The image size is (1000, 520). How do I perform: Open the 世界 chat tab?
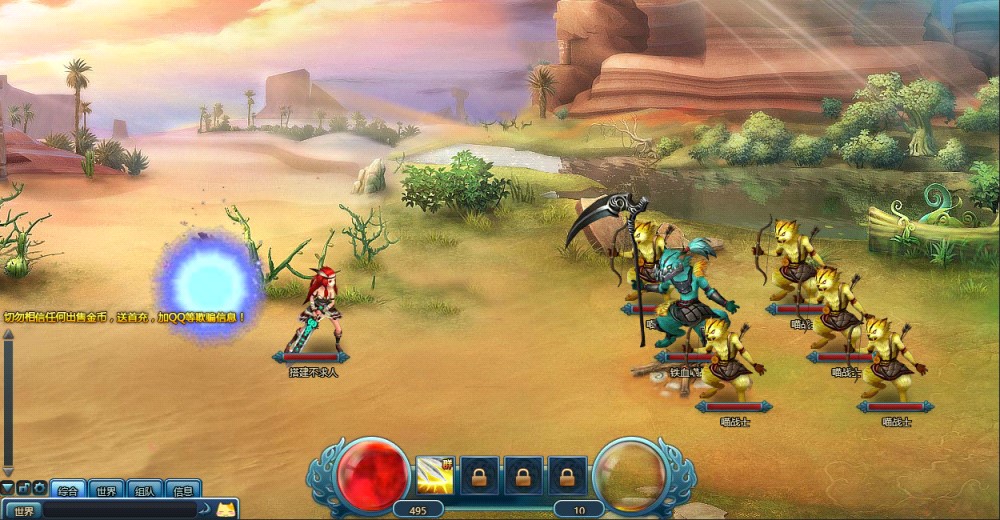pos(106,490)
